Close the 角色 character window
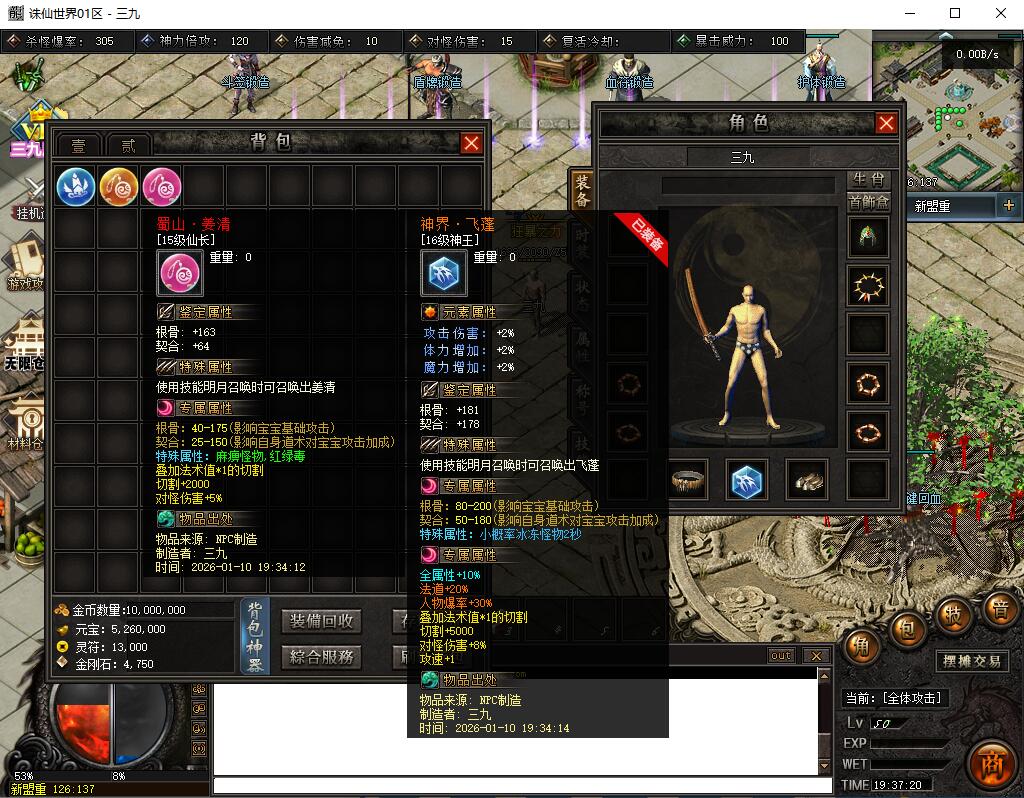Image resolution: width=1024 pixels, height=798 pixels. (x=886, y=123)
